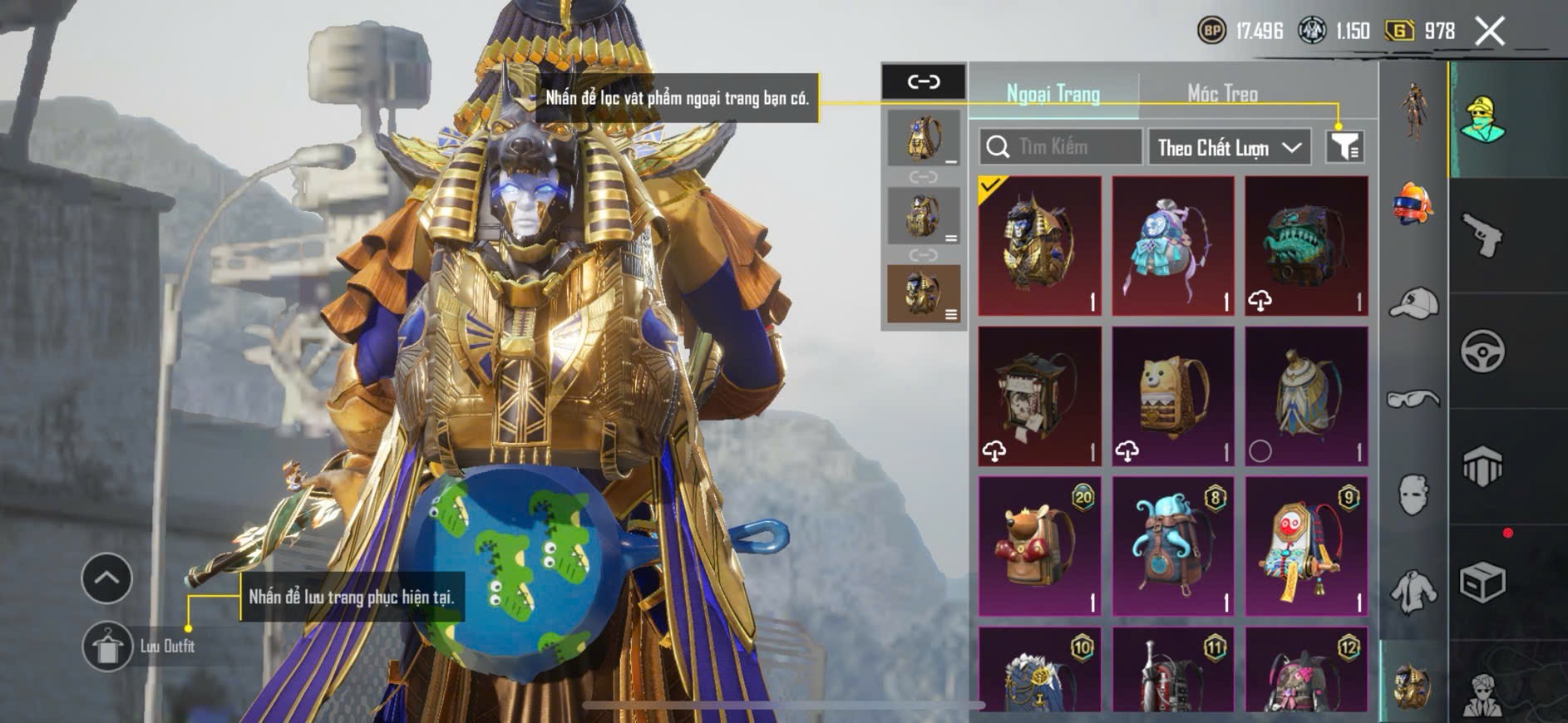Pick the yellow bear backpack skin
This screenshot has height=723, width=1568.
click(1172, 396)
